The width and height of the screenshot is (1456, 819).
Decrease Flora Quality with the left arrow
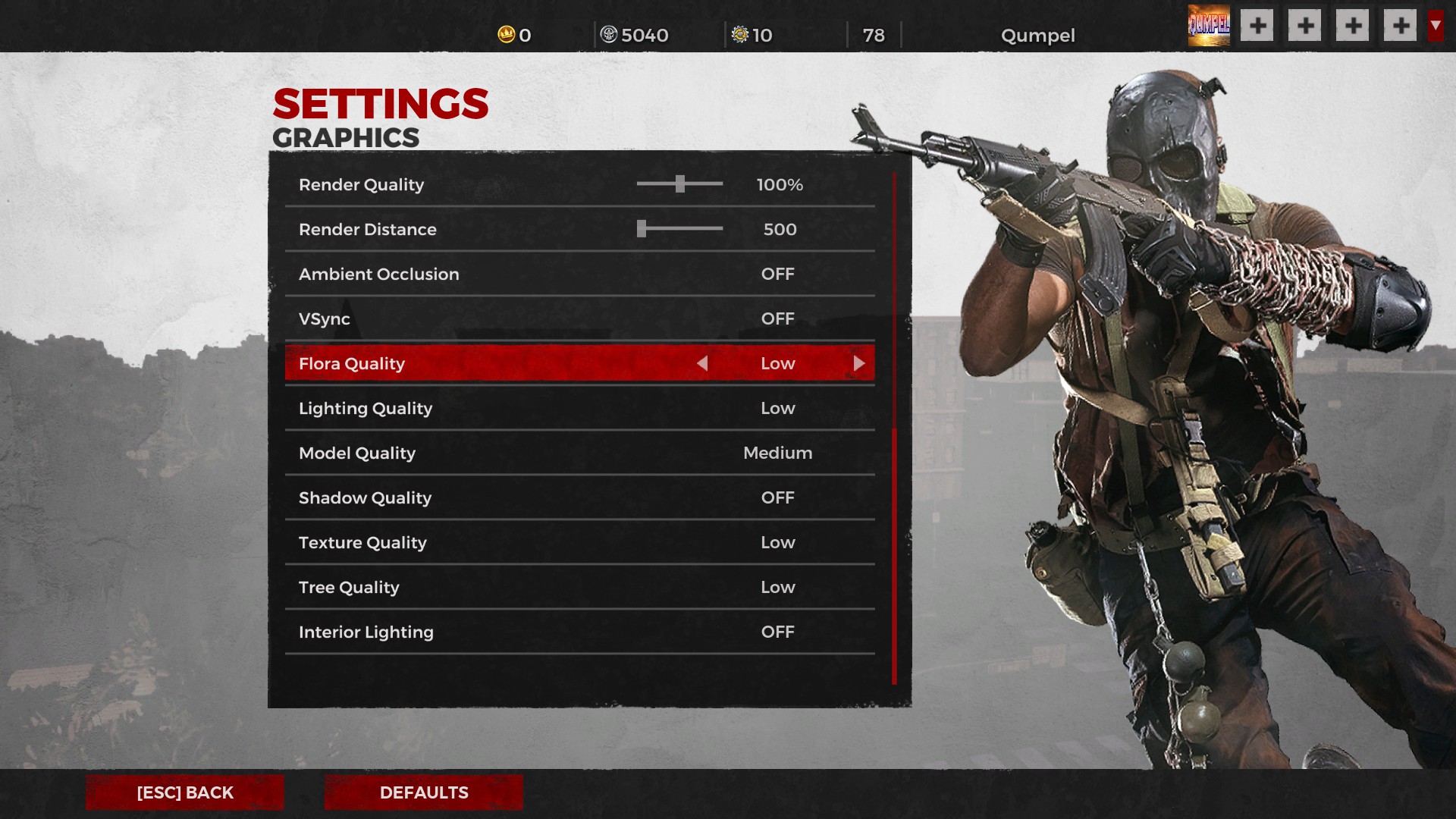(702, 363)
